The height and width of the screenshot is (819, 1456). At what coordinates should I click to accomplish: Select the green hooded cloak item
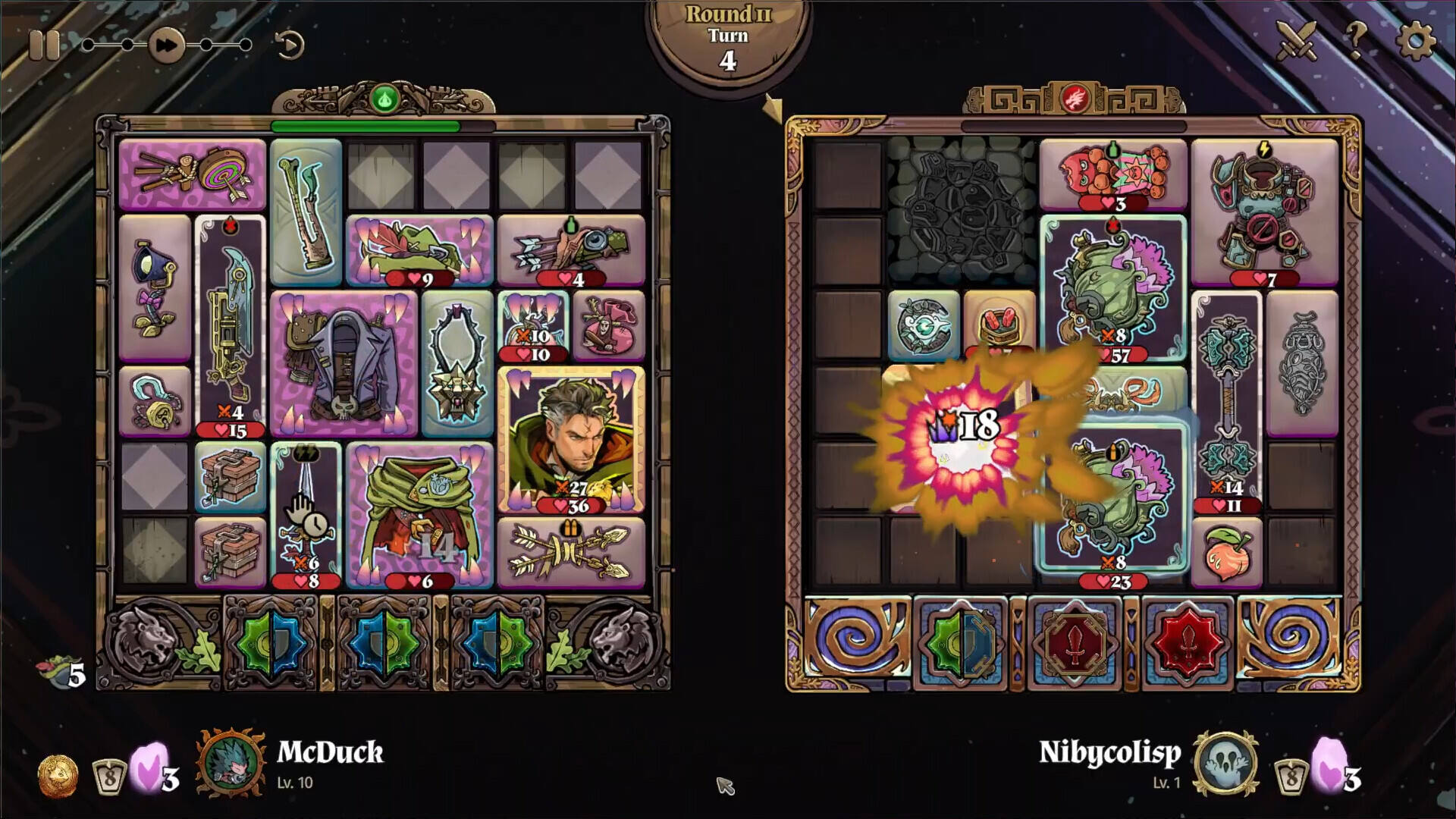(419, 514)
